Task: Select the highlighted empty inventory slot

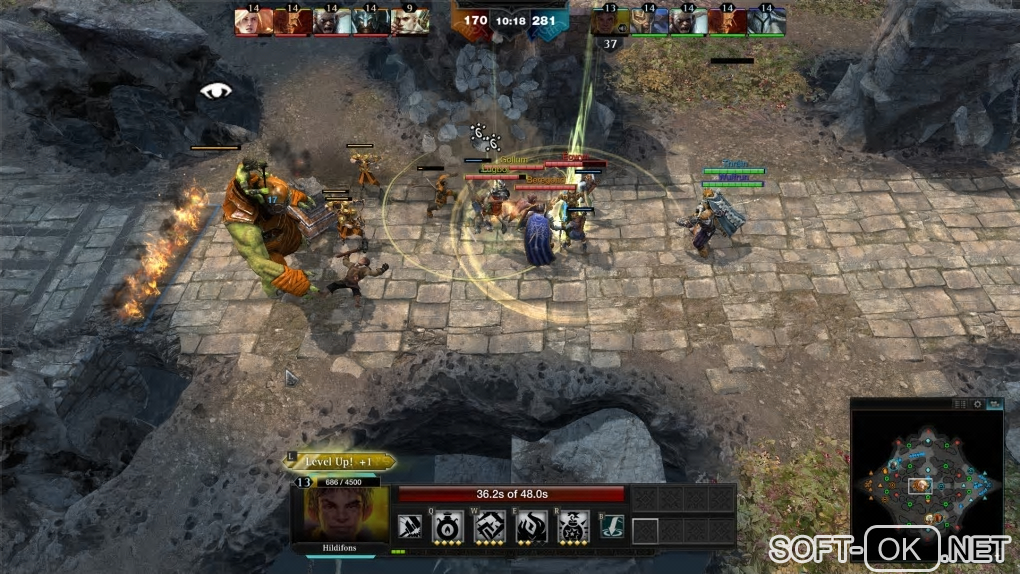Action: pos(645,530)
